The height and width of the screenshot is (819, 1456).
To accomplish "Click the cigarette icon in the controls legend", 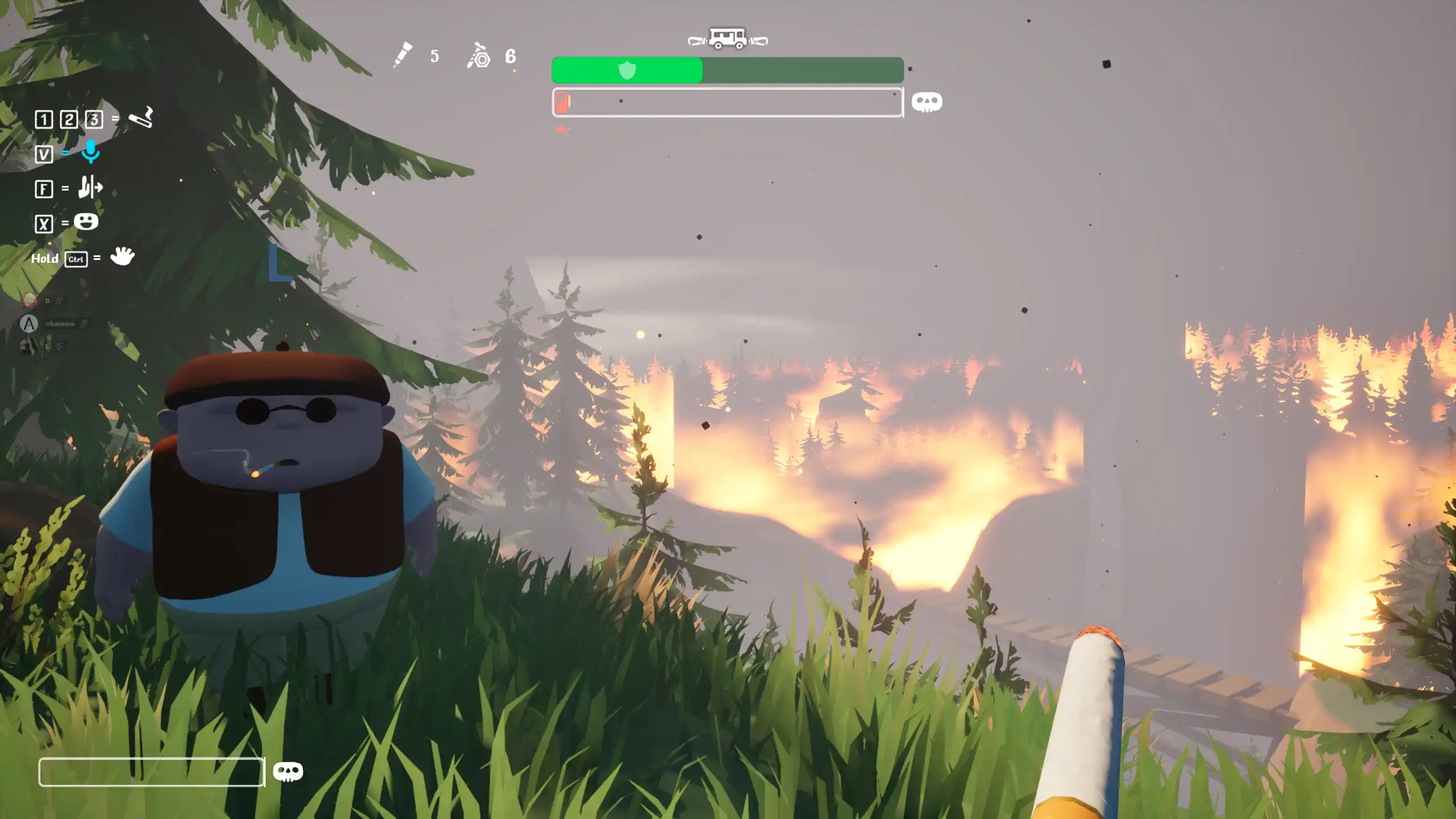I will (x=141, y=118).
